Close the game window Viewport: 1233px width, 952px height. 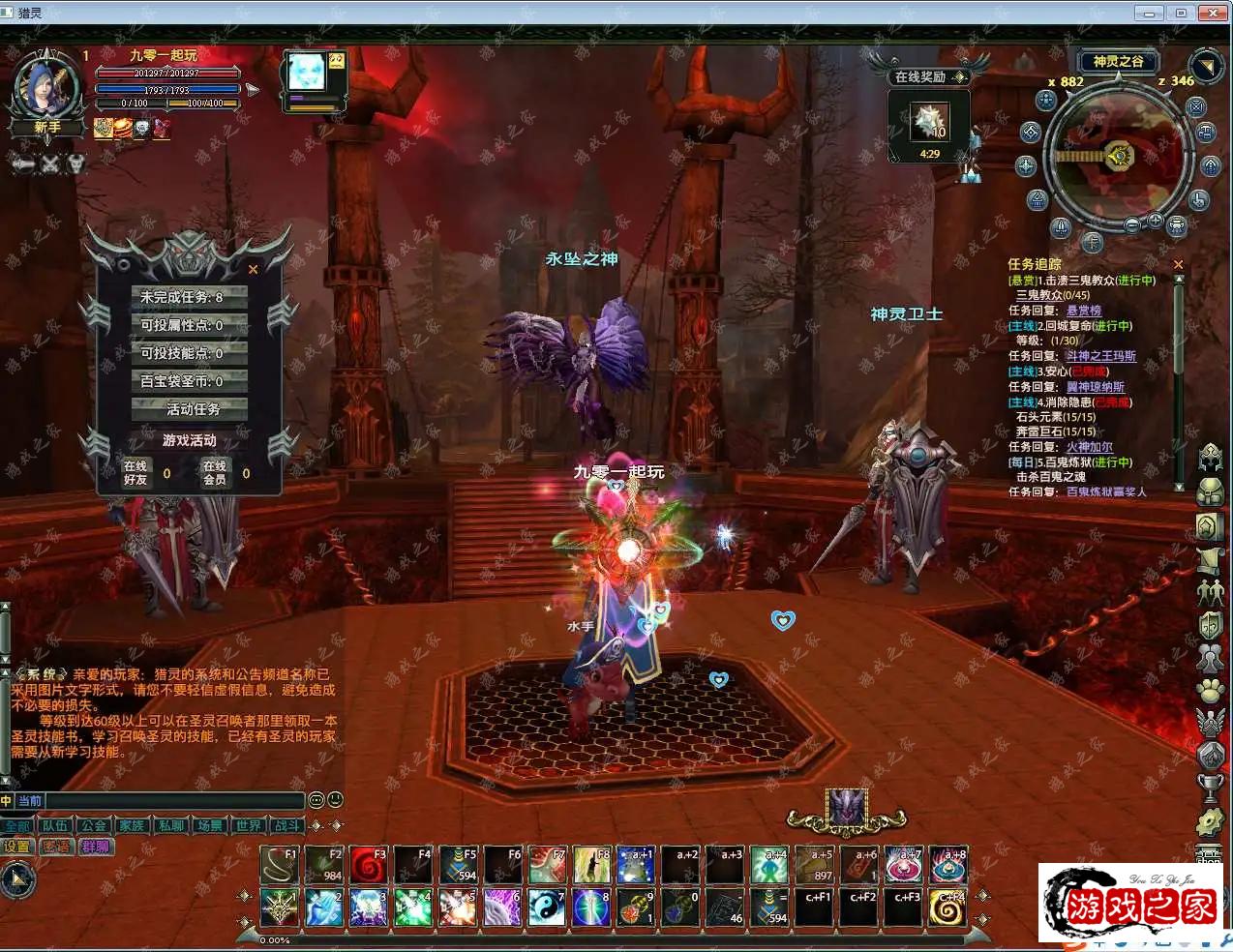(x=1213, y=13)
